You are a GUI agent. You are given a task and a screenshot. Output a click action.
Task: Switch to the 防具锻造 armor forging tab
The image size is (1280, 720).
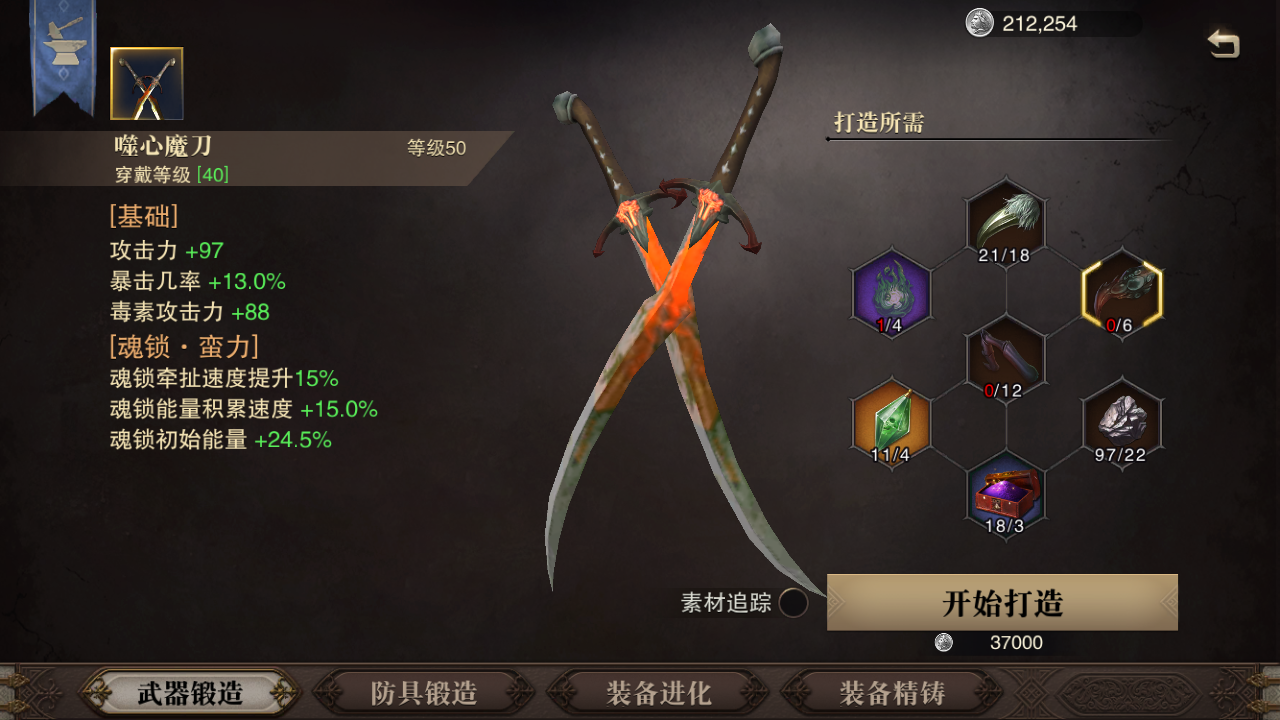tap(424, 692)
